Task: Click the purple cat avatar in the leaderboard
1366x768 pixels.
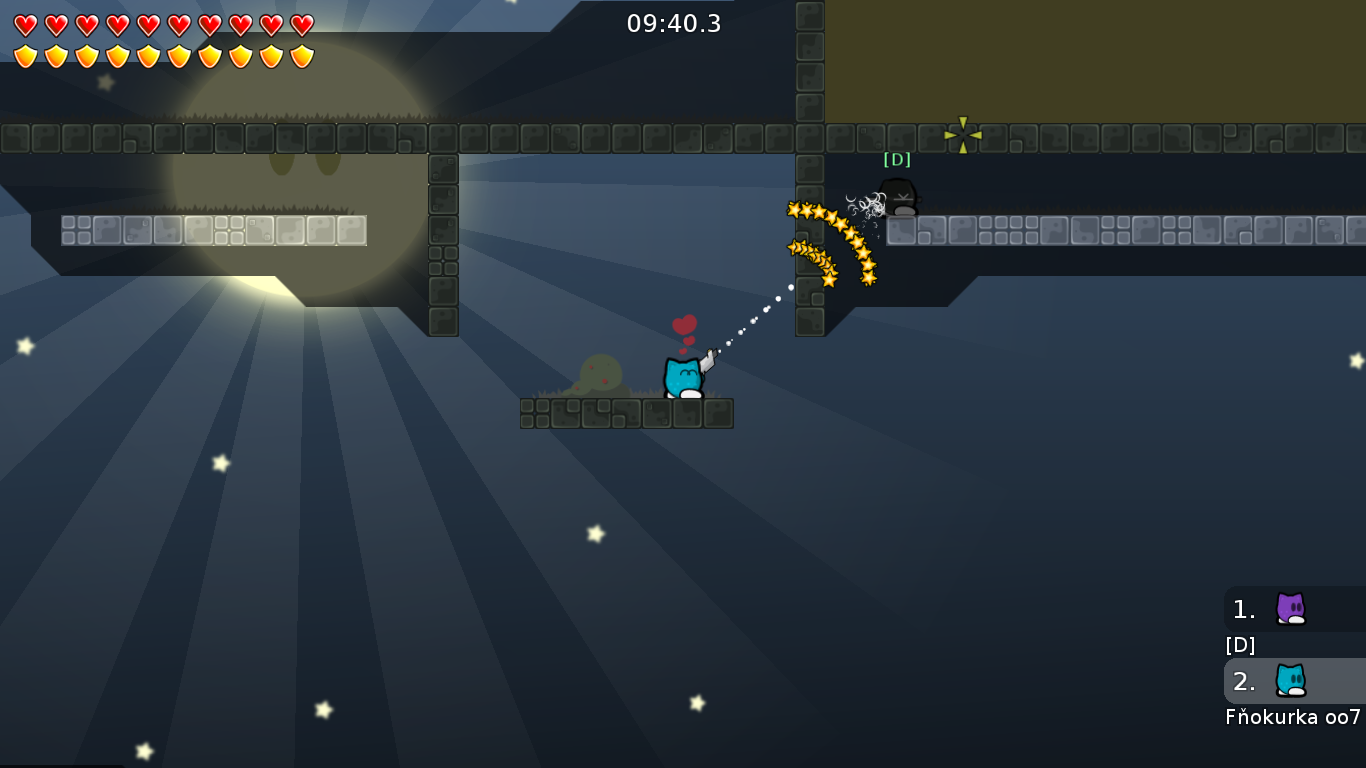Action: pyautogui.click(x=1290, y=609)
